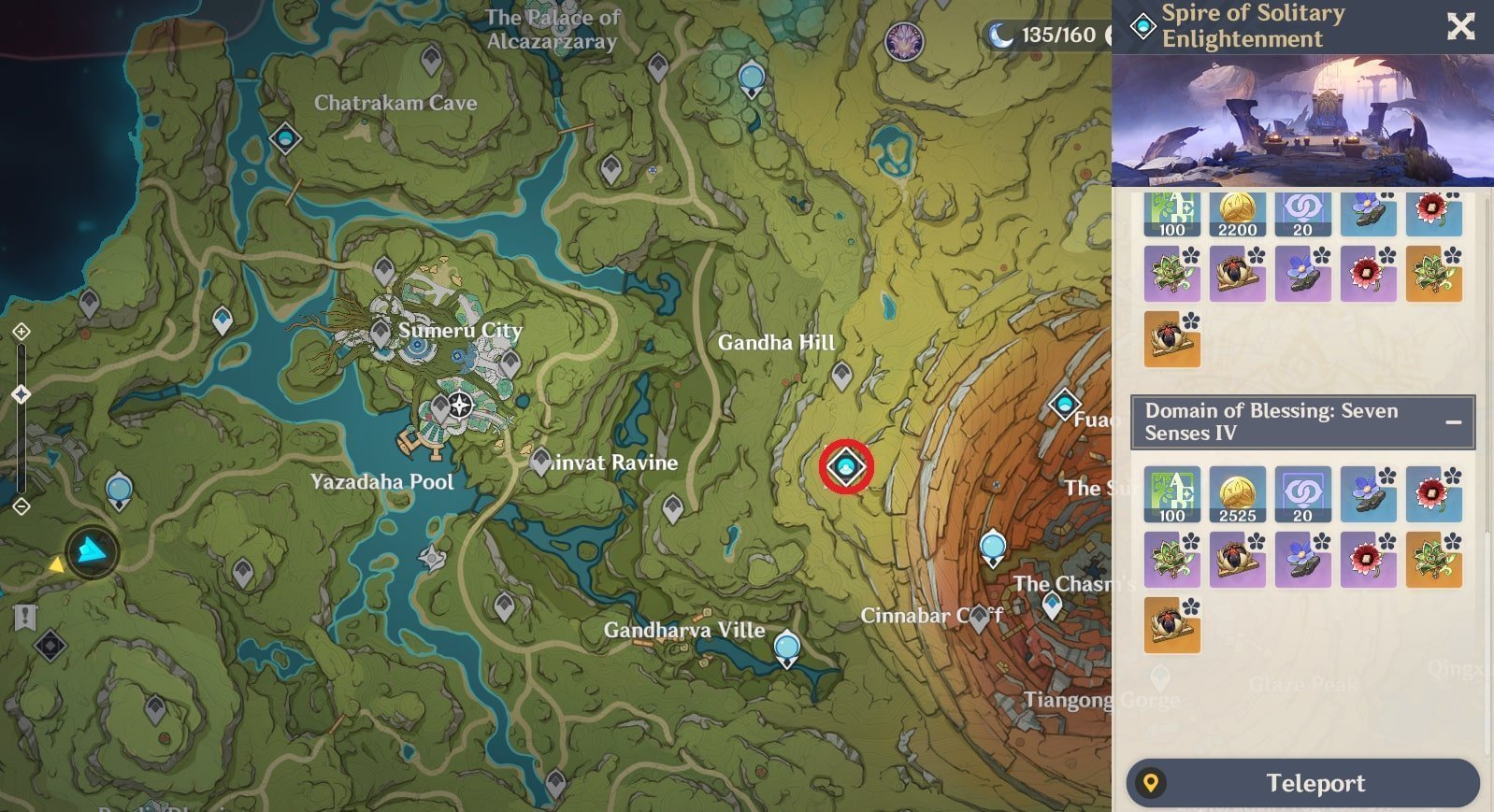1494x812 pixels.
Task: Collapse the Domain of Blessing: Seven Senses IV section
Action: 1455,421
